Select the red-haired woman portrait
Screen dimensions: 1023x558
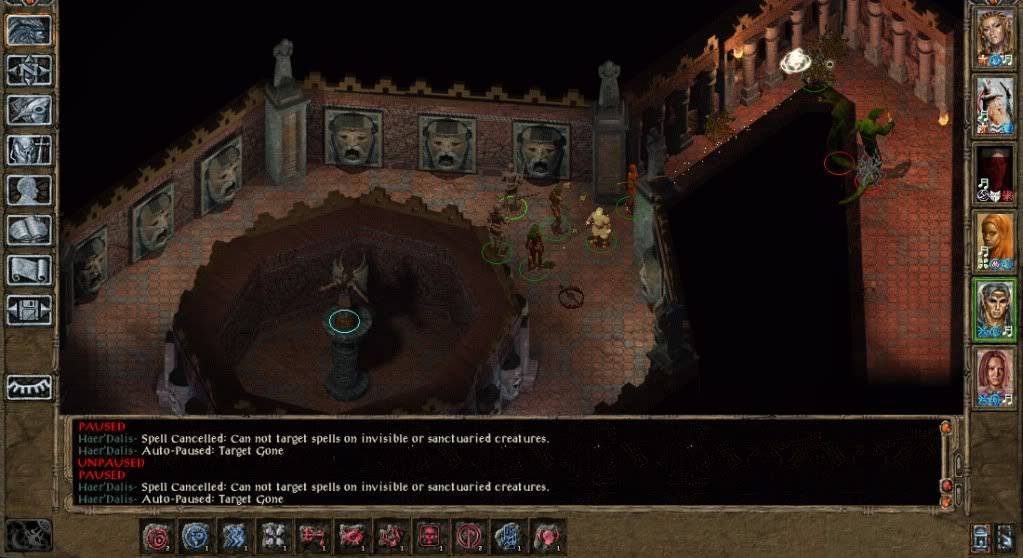point(995,374)
